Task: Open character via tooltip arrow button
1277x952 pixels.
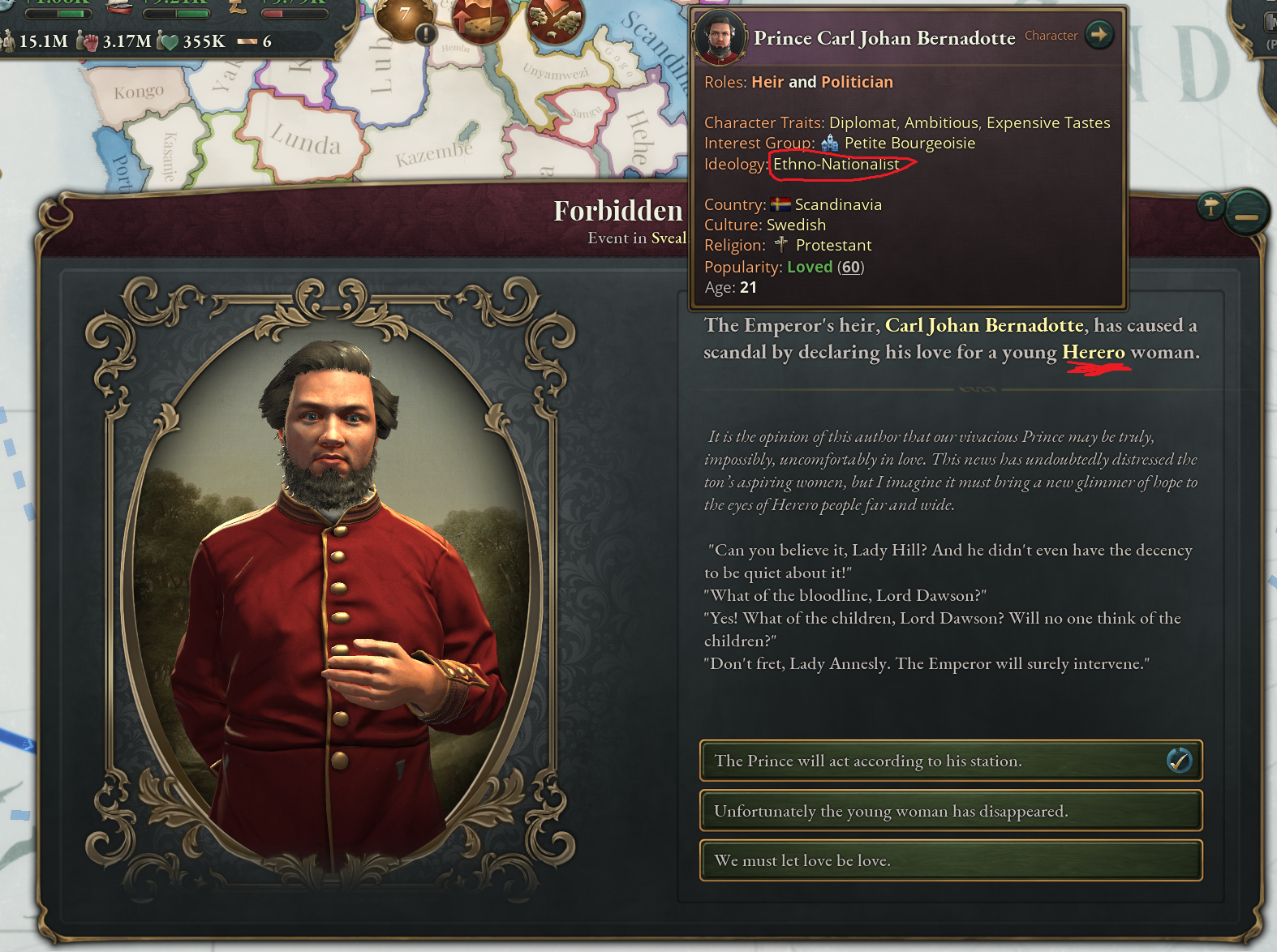Action: pyautogui.click(x=1099, y=35)
